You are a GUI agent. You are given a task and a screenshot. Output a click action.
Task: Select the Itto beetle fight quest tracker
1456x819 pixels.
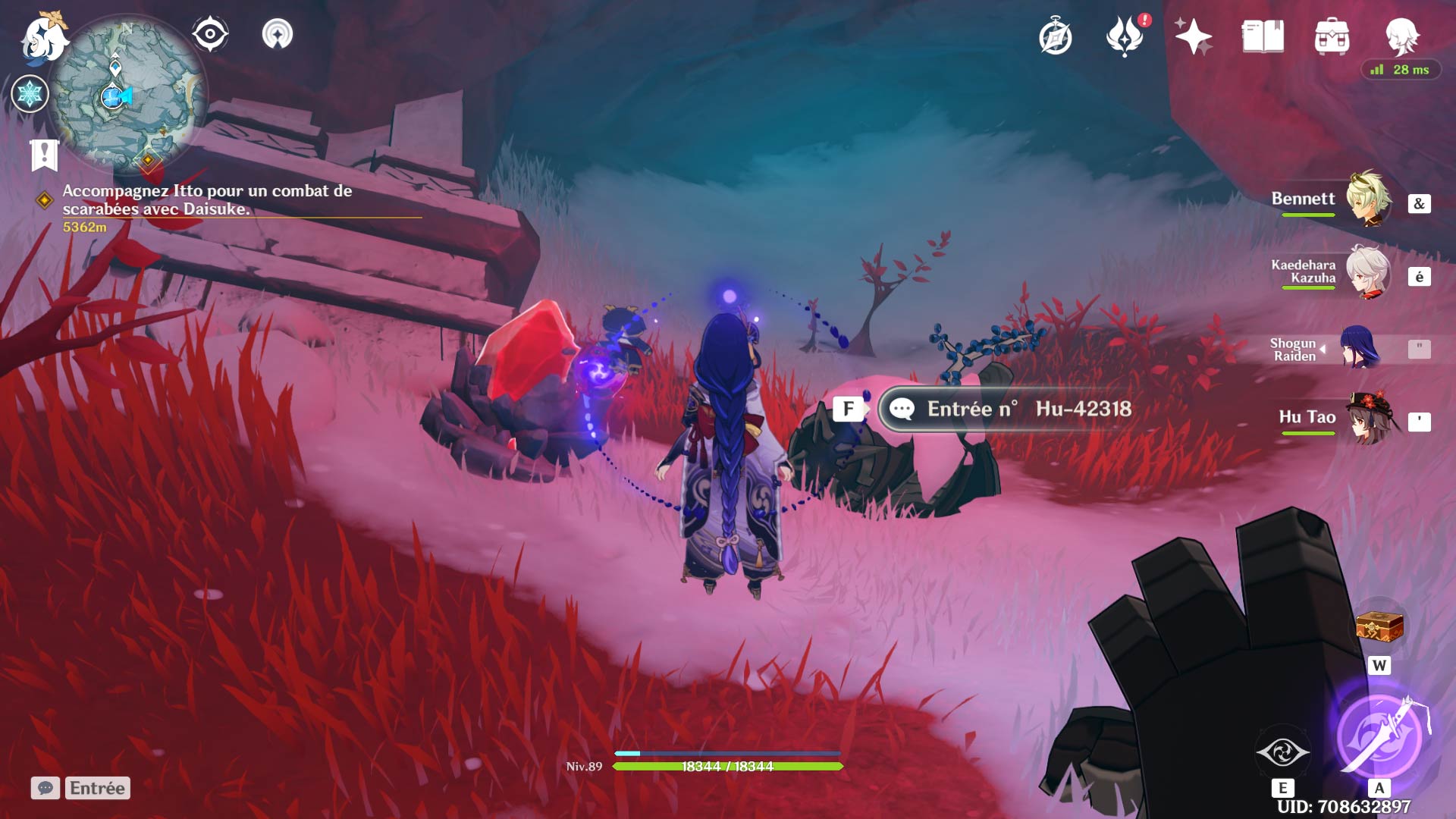(207, 200)
